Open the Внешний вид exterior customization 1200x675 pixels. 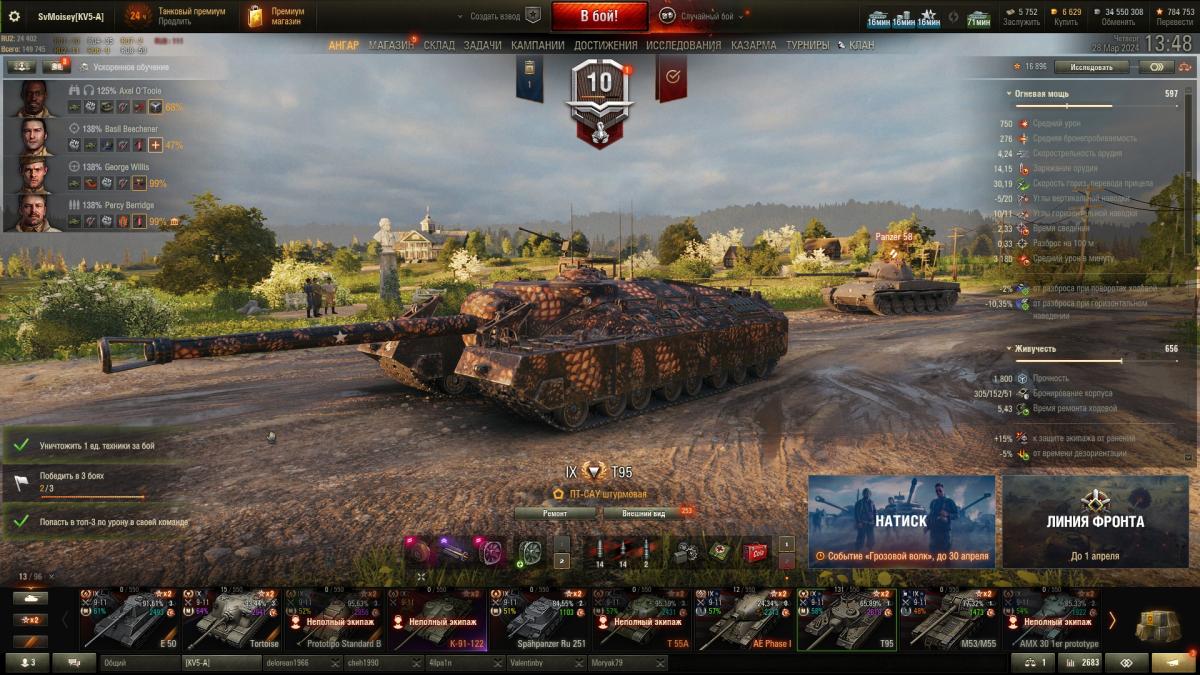(644, 513)
